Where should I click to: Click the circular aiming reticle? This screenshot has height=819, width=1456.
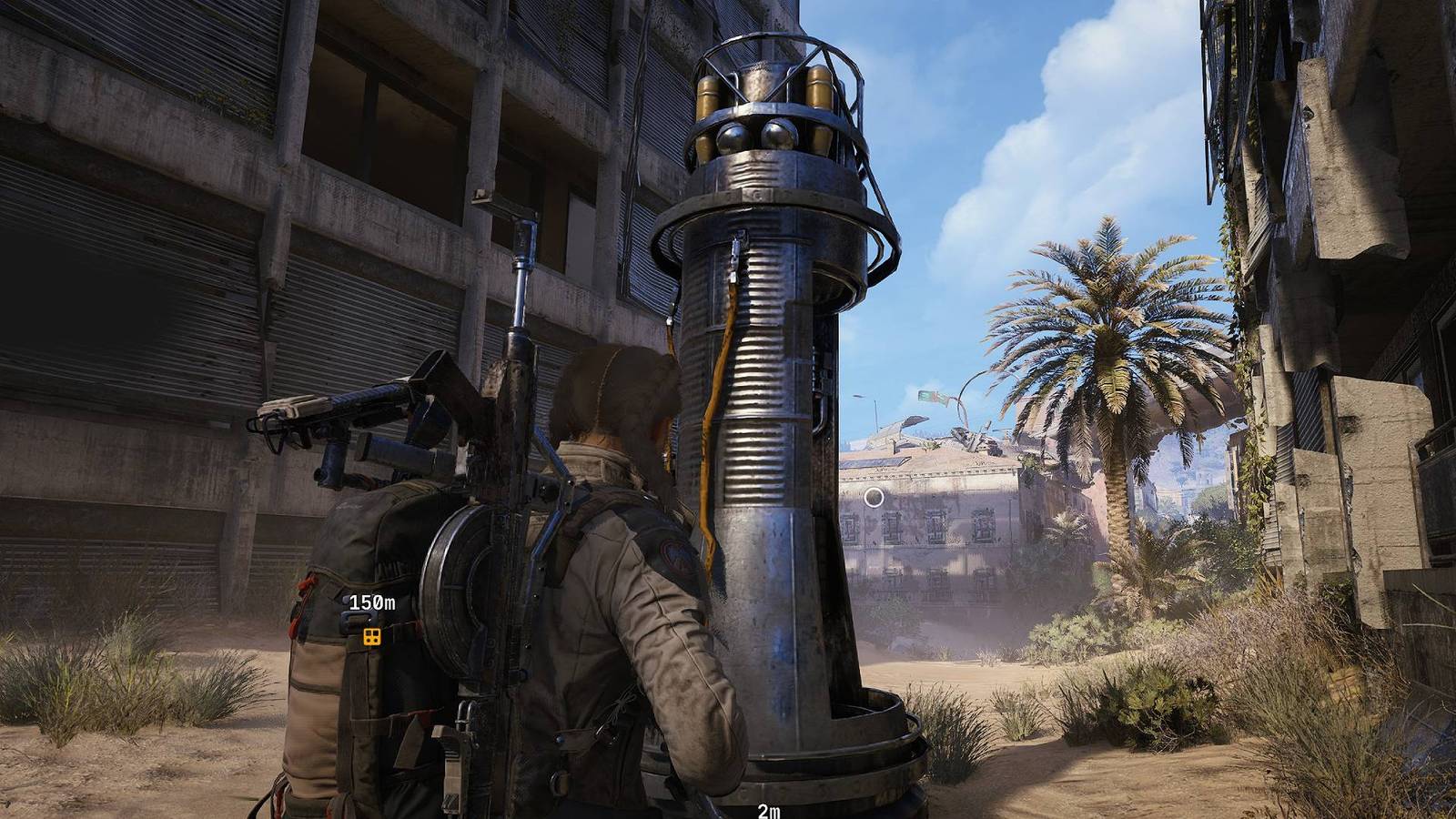point(875,496)
